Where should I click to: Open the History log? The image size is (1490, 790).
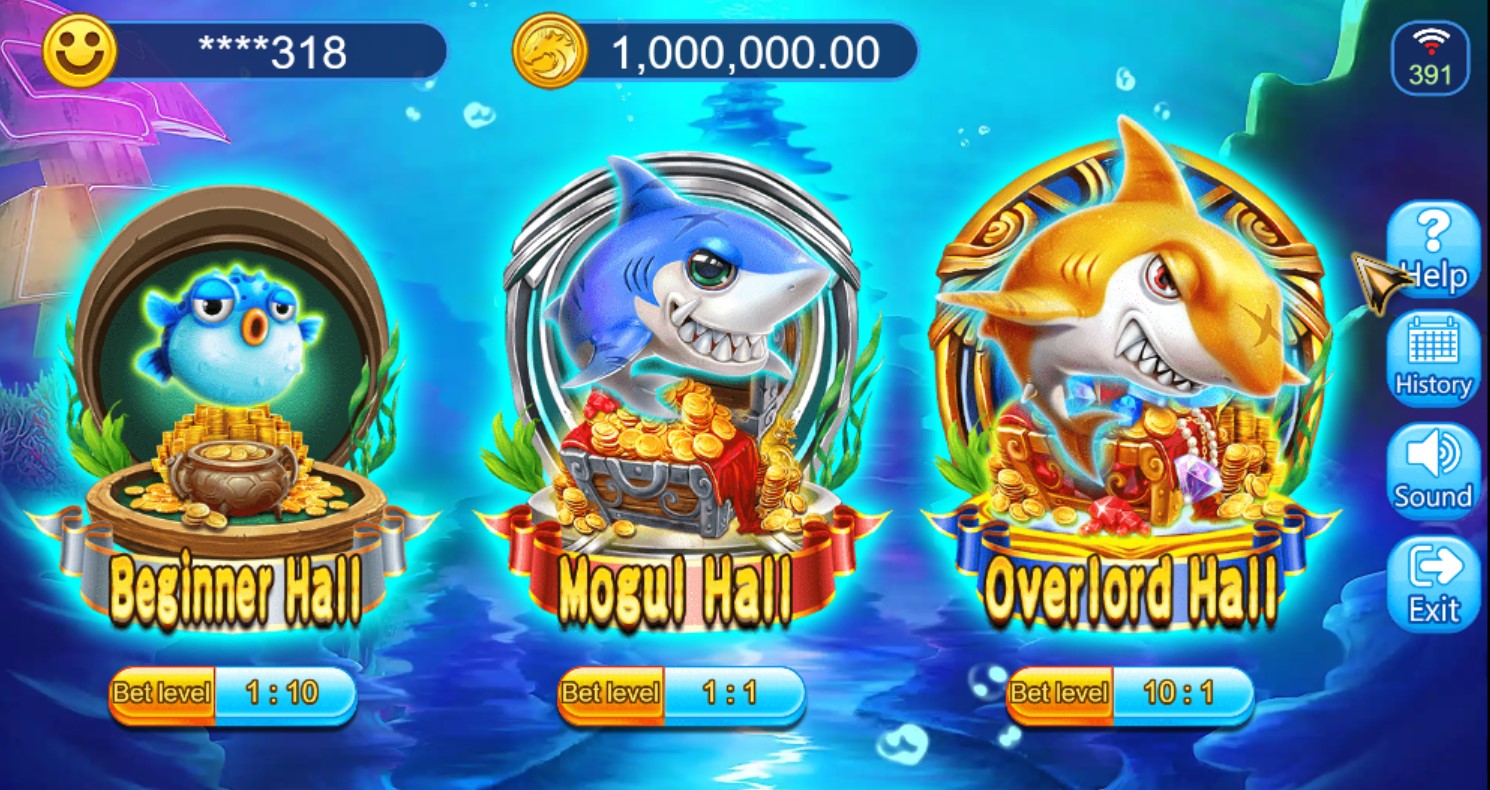(x=1432, y=360)
